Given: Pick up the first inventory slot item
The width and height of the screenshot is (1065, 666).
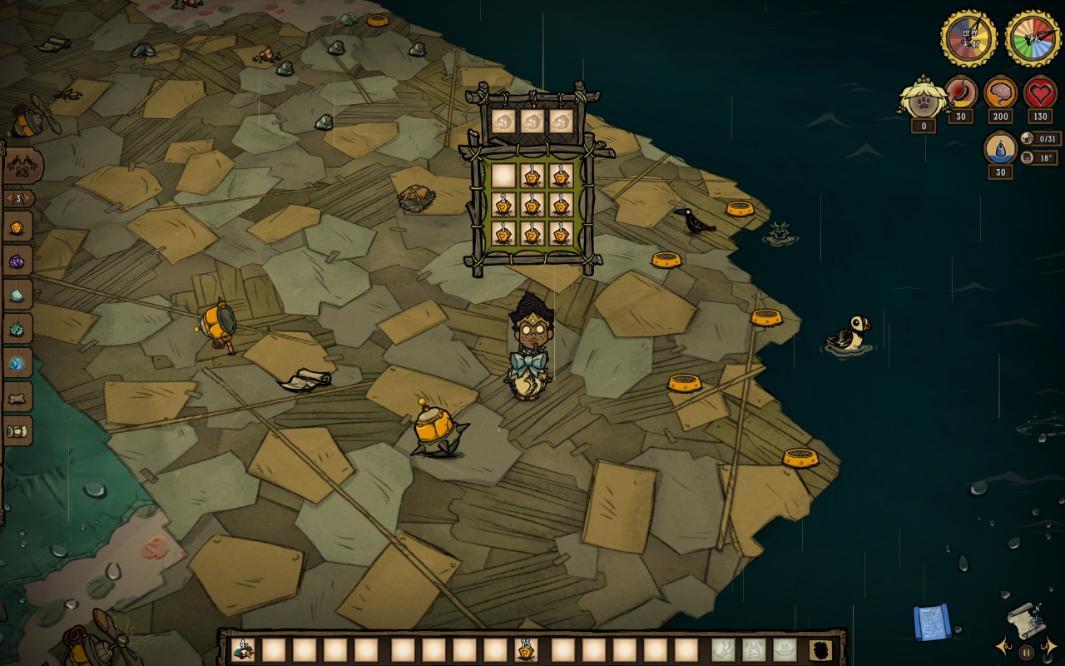Looking at the screenshot, I should 243,650.
